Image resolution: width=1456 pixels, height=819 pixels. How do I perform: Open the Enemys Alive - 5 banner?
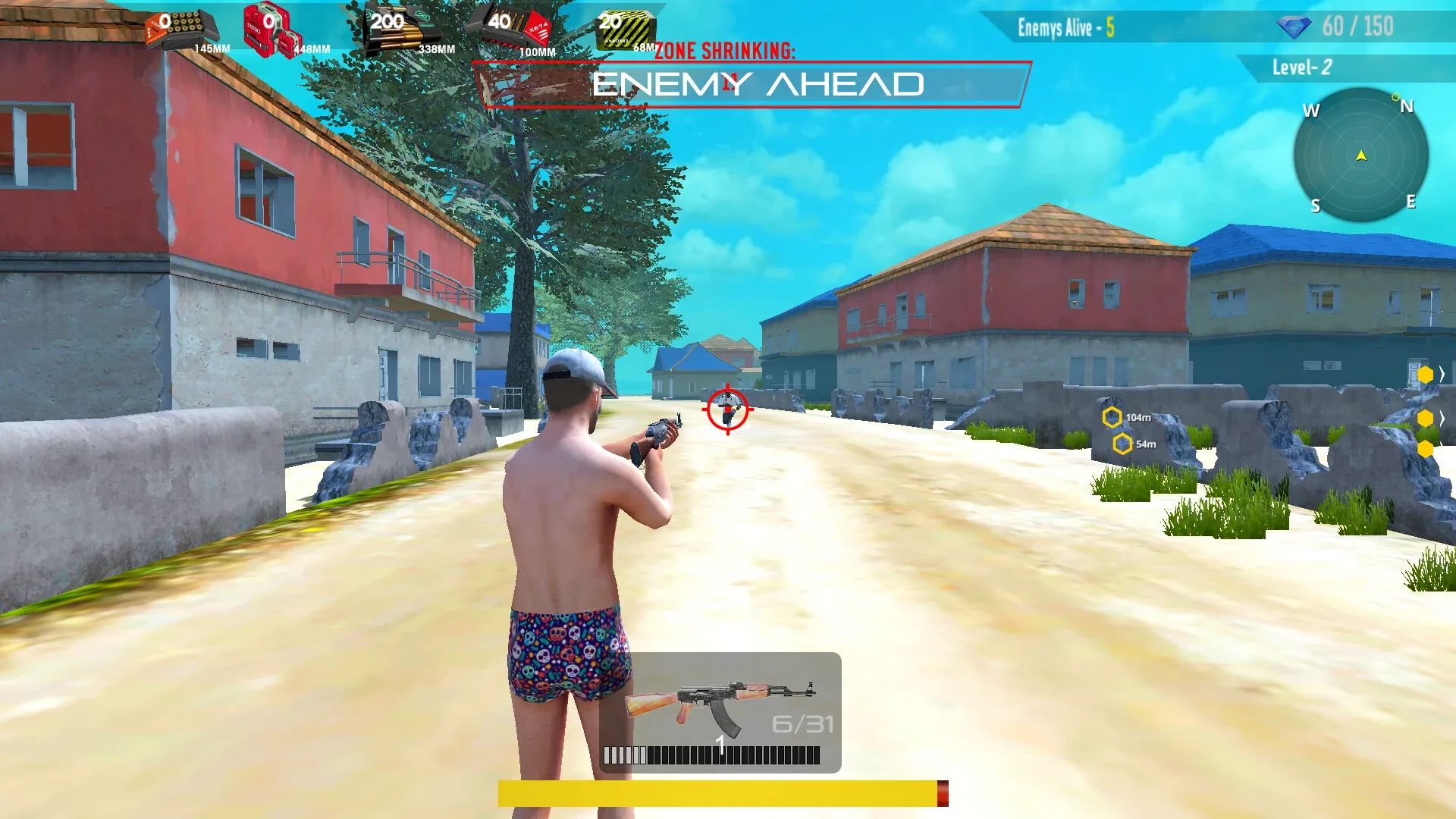tap(1065, 27)
